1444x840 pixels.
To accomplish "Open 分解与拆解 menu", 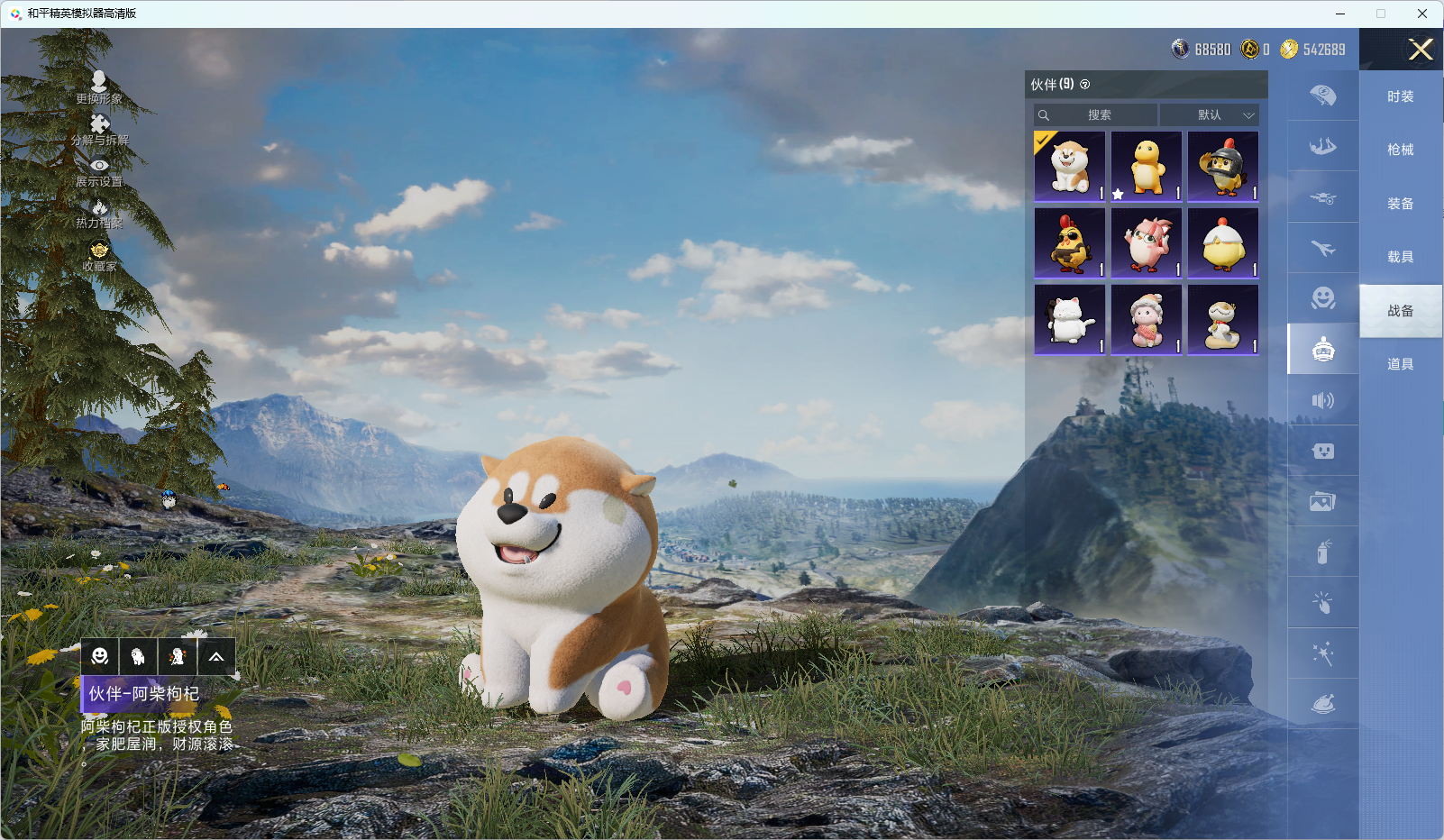I will click(99, 130).
